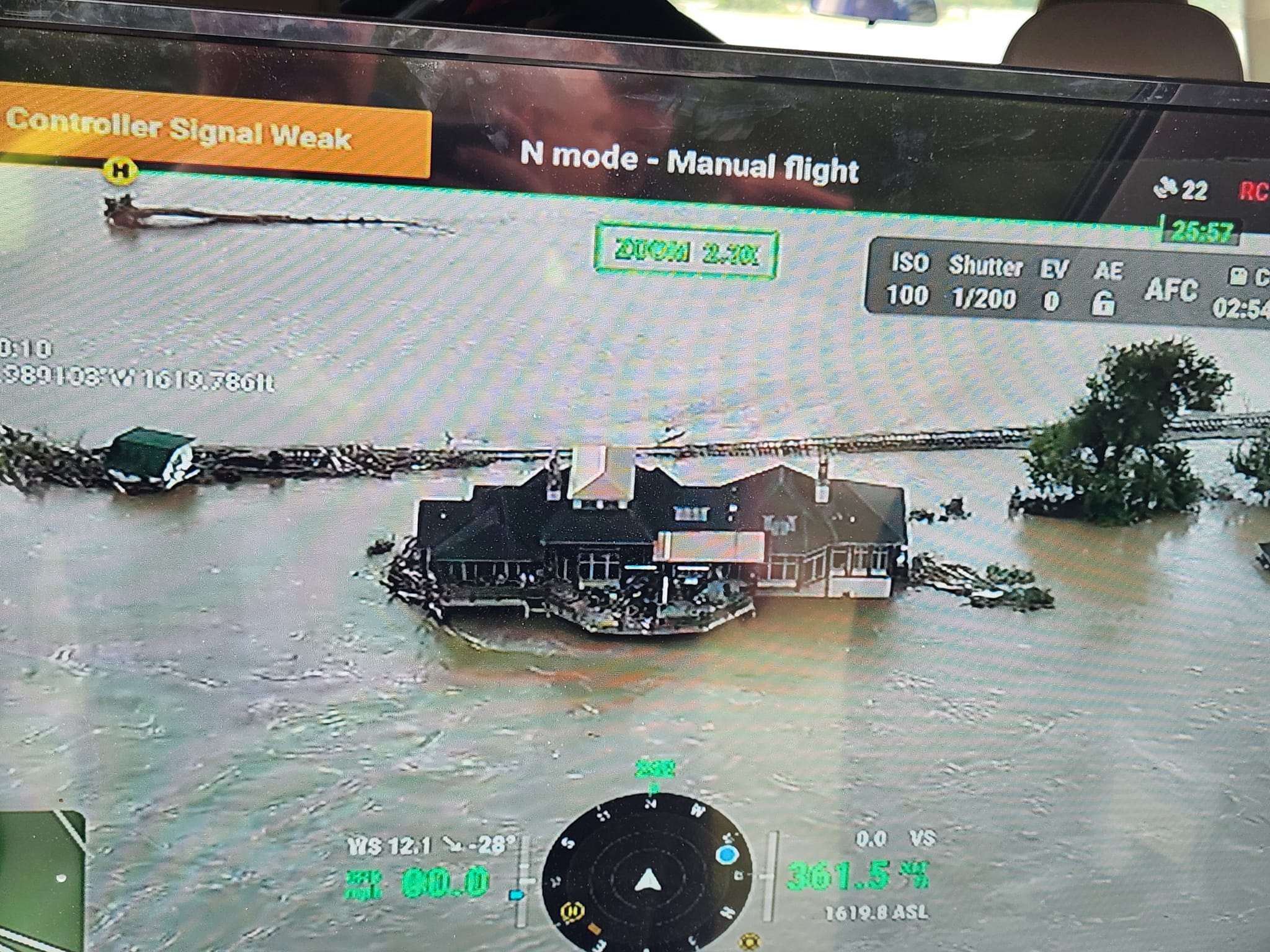
Task: Expand the green map thumbnail
Action: (x=40, y=880)
